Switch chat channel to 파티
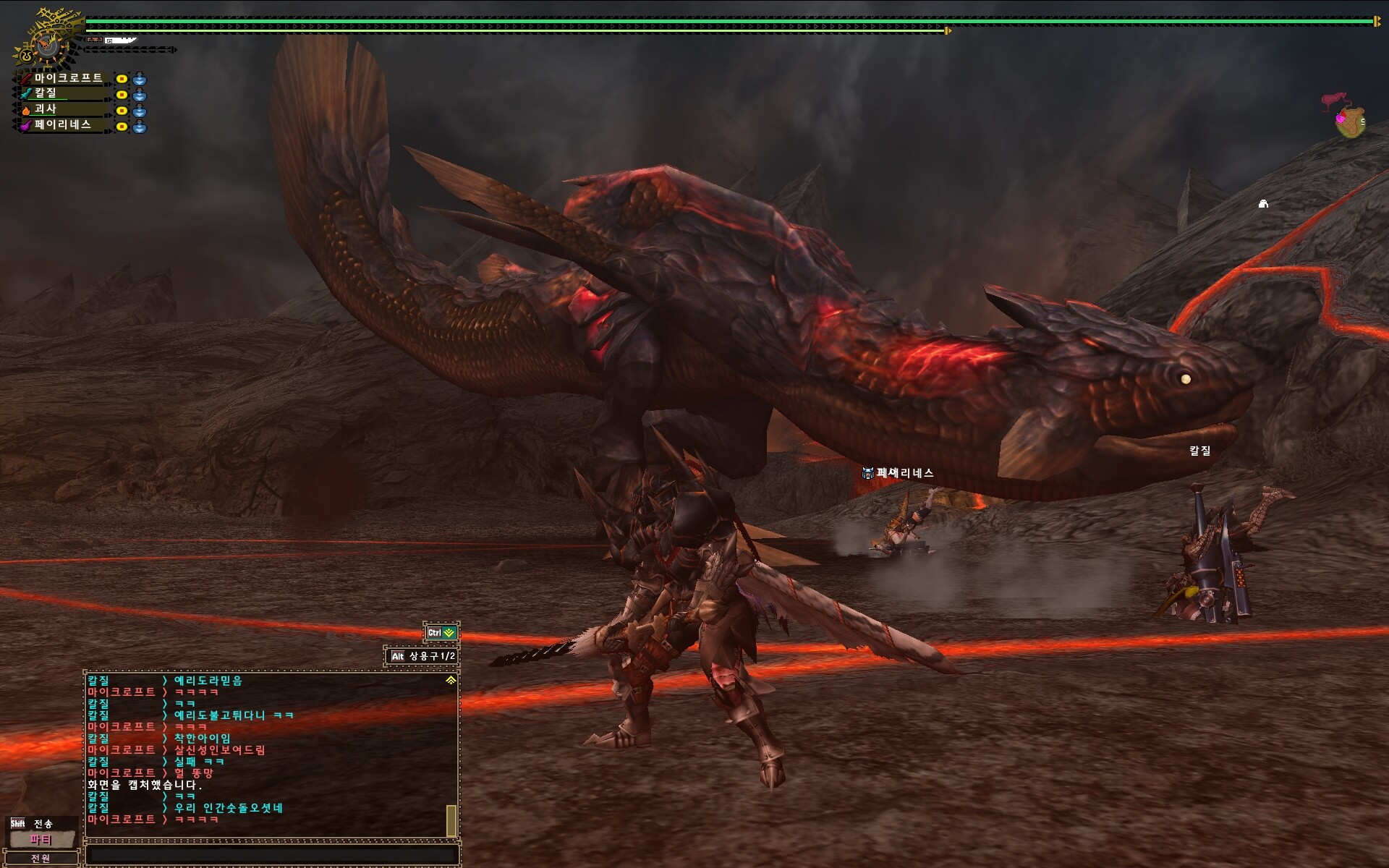The width and height of the screenshot is (1389, 868). tap(41, 840)
